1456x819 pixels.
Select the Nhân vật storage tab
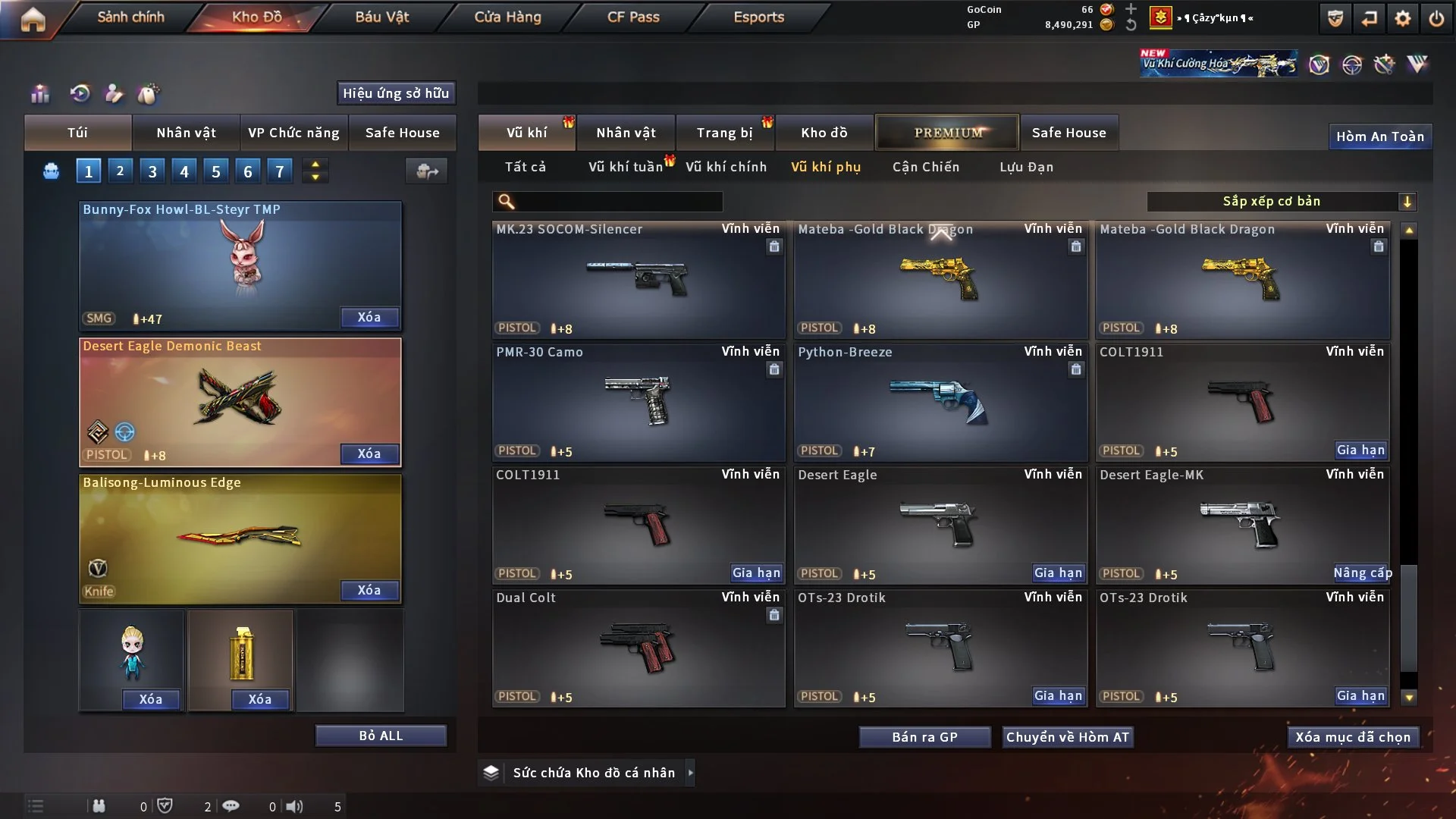[x=626, y=133]
